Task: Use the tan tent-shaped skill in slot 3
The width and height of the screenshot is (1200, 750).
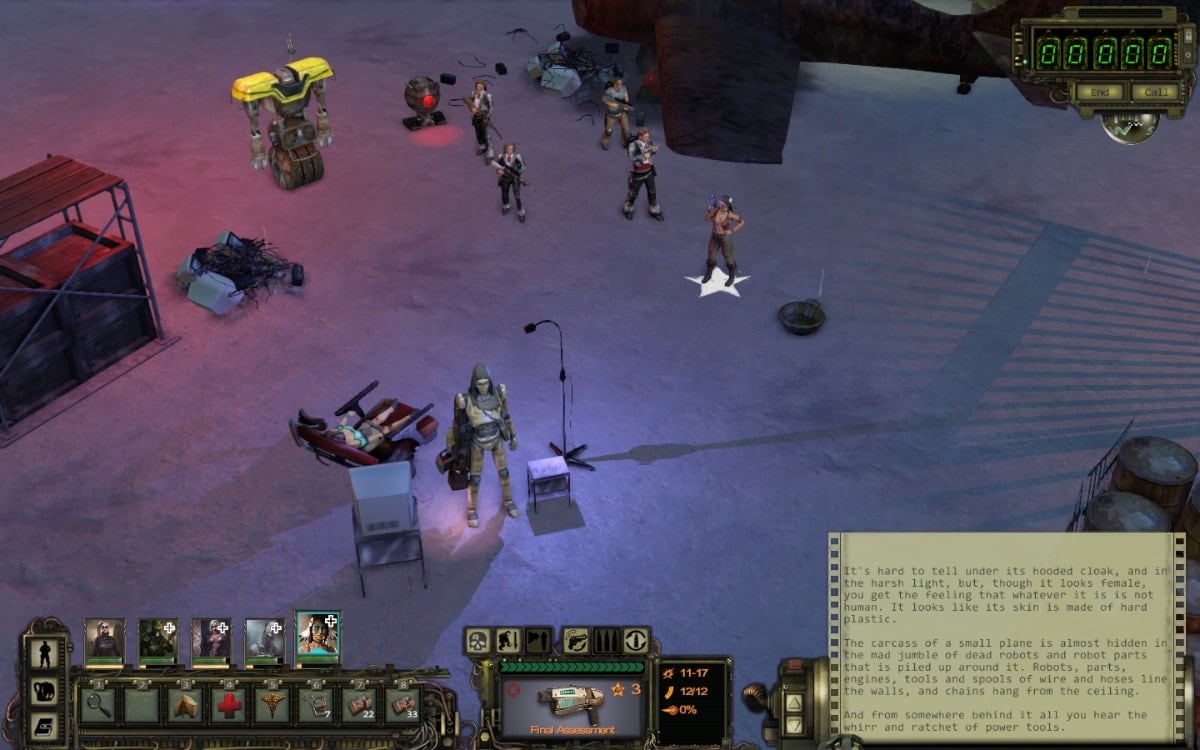Action: (186, 704)
